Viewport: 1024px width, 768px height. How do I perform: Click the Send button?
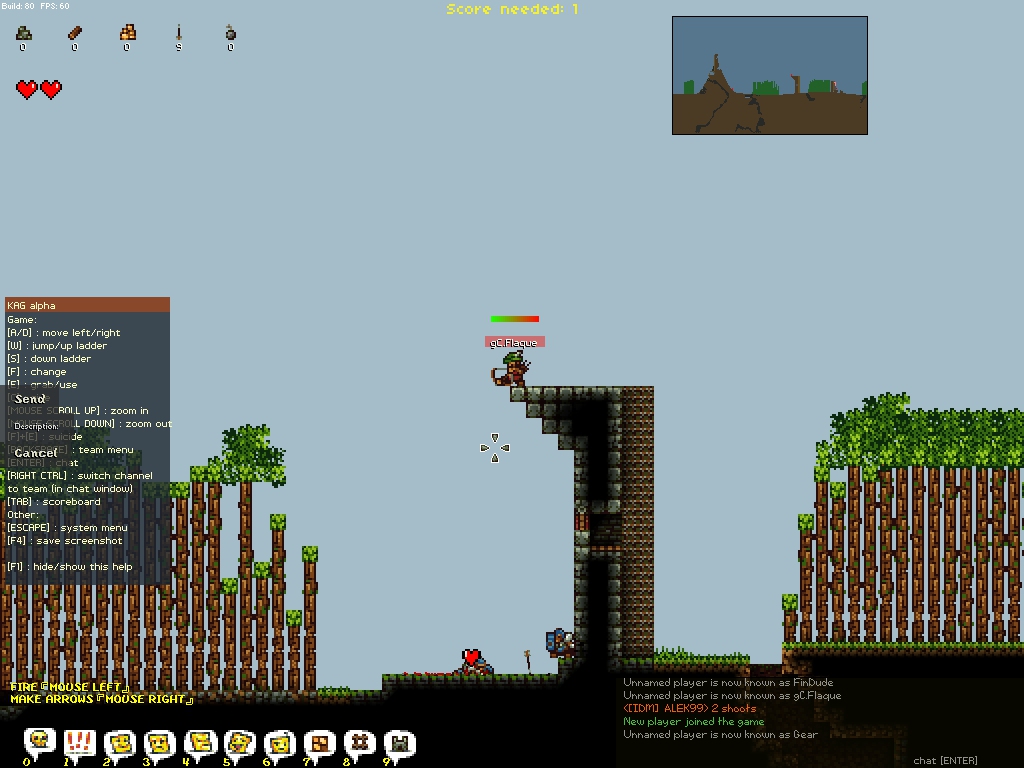pos(31,399)
